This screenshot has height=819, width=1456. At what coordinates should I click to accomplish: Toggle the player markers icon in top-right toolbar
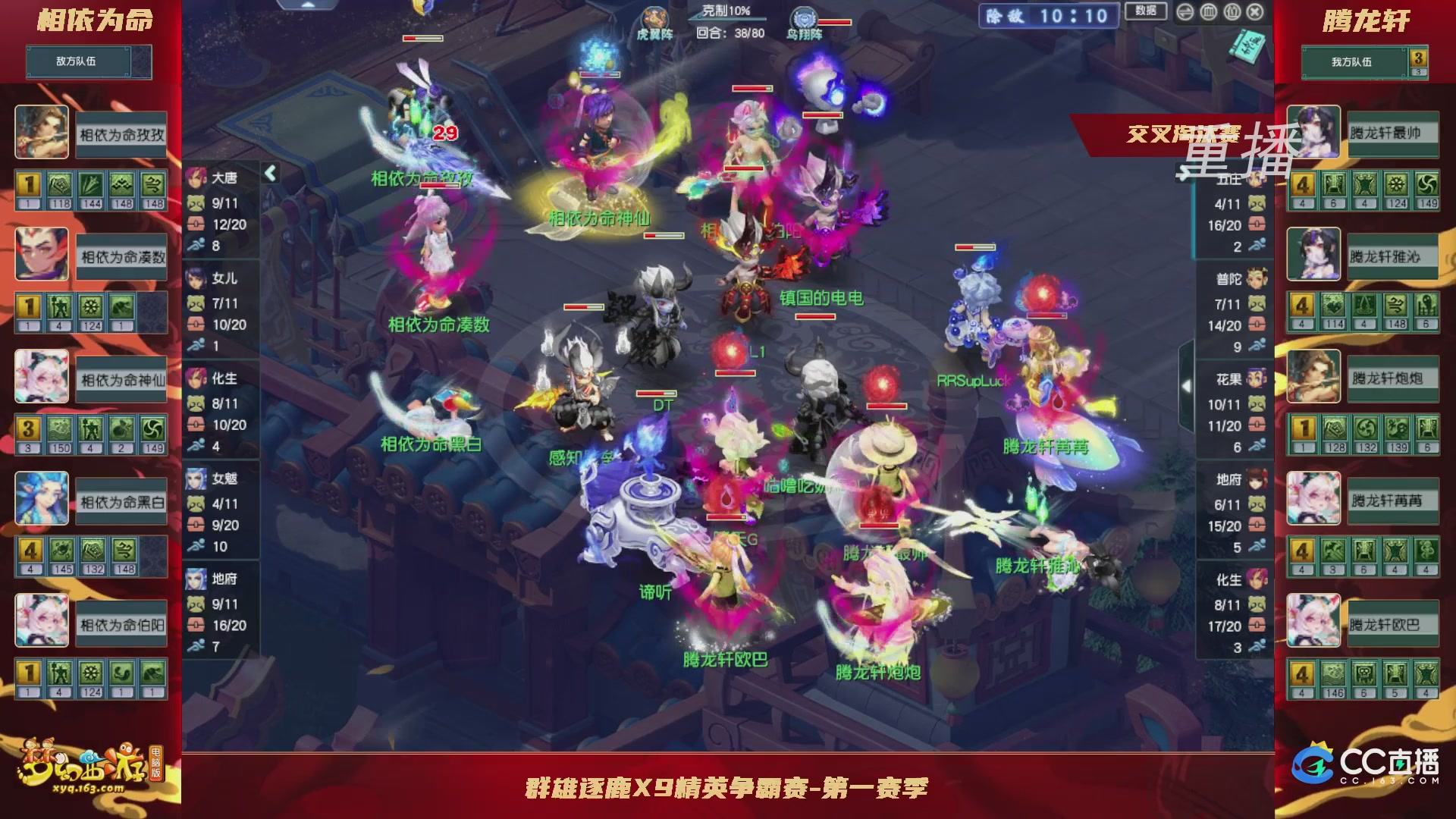(1232, 13)
